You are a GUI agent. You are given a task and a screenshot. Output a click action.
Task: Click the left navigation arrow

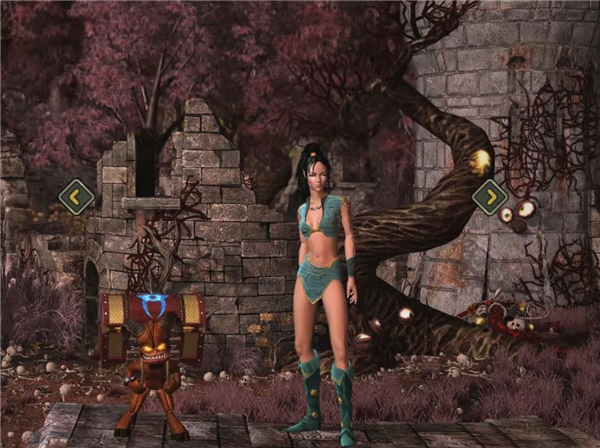[x=76, y=196]
